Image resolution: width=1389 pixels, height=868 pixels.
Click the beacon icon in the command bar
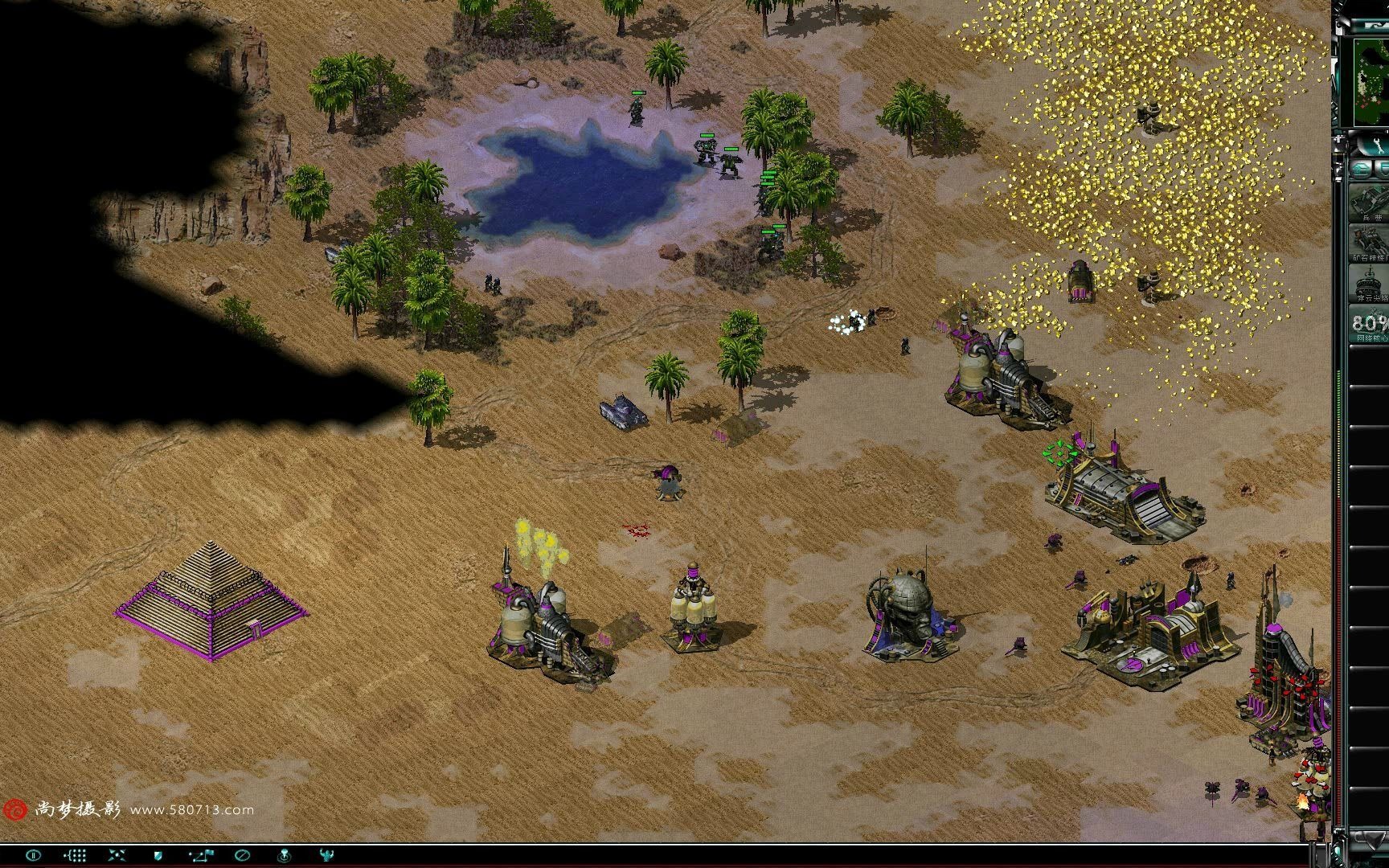pos(284,855)
